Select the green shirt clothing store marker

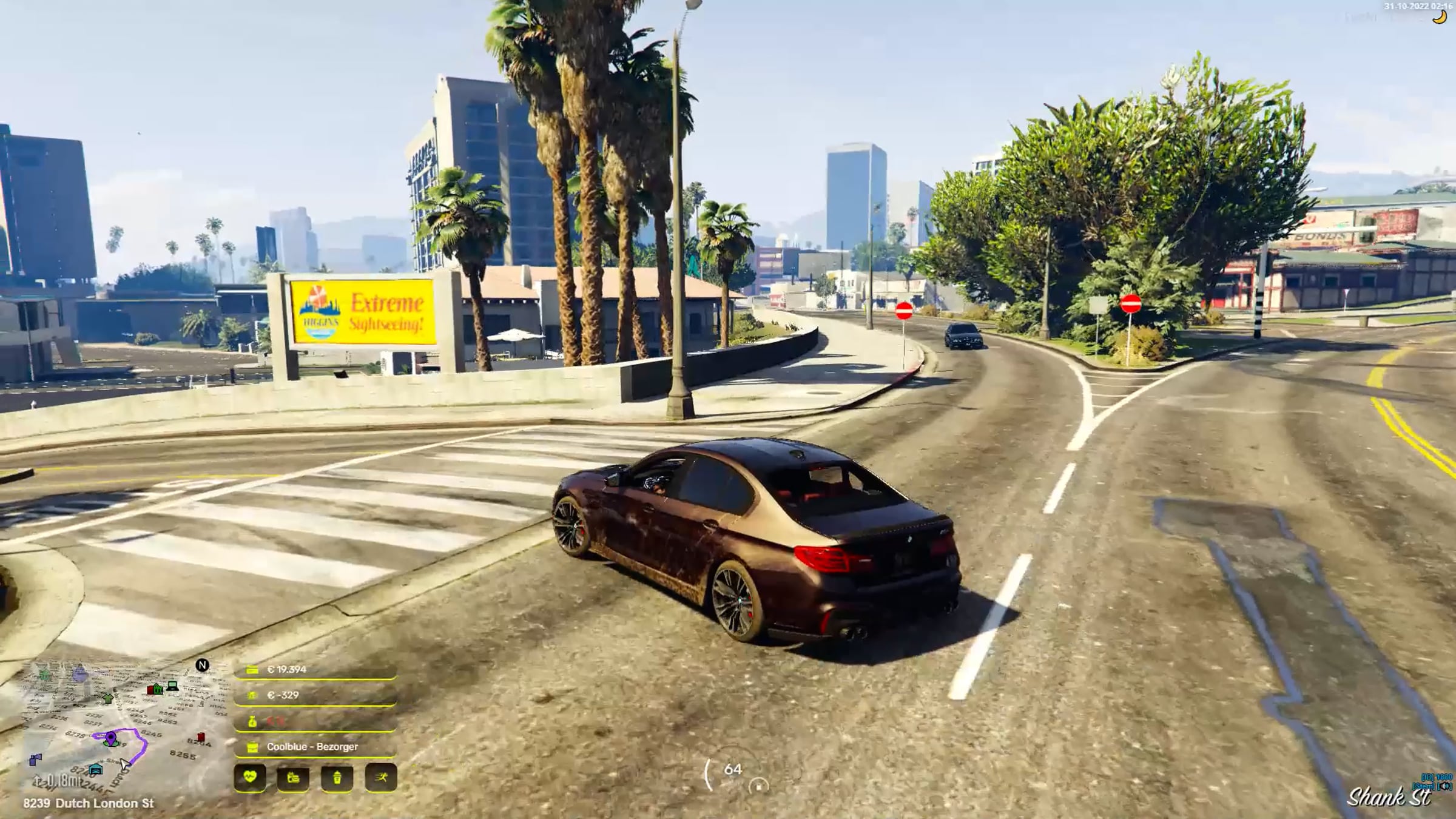107,698
